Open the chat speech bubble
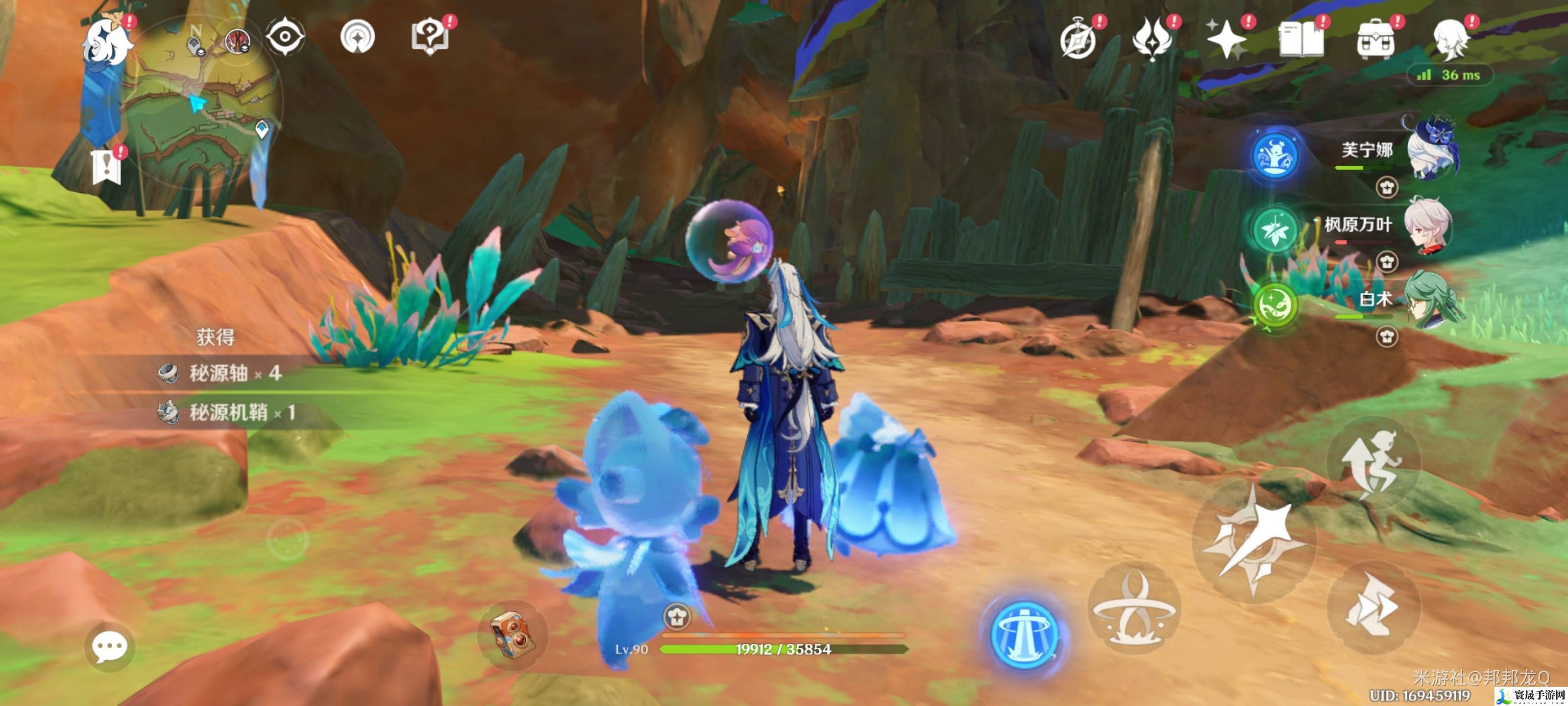Screen dimensions: 1568x706 click(110, 646)
